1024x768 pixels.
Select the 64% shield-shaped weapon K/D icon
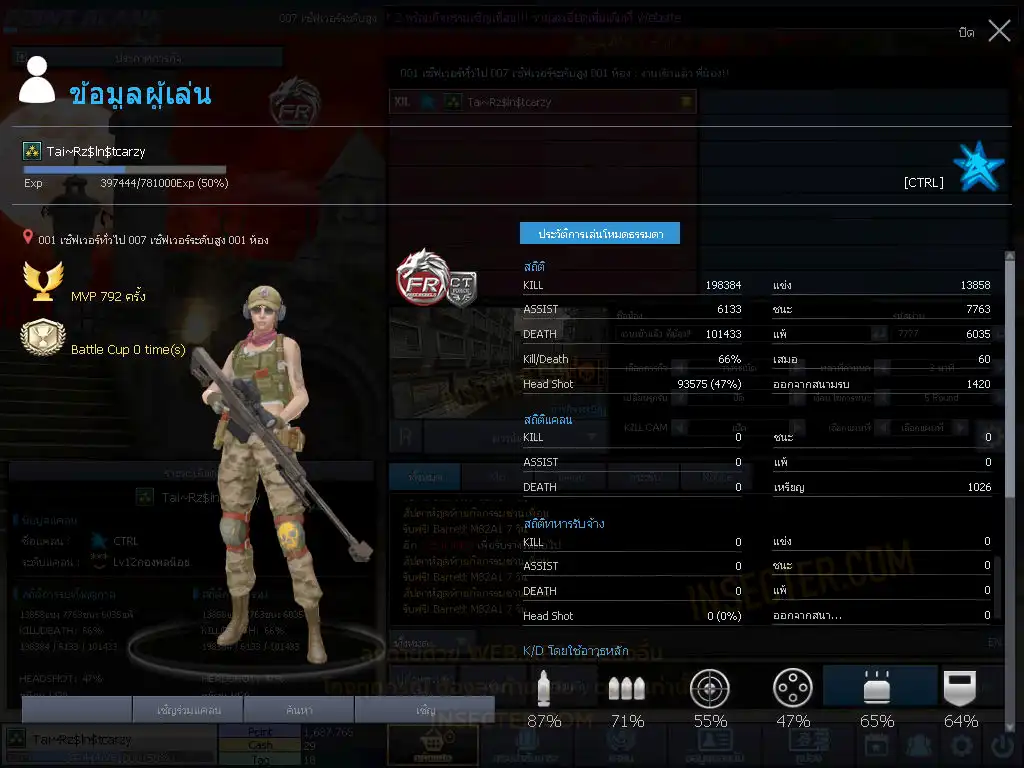coord(960,689)
